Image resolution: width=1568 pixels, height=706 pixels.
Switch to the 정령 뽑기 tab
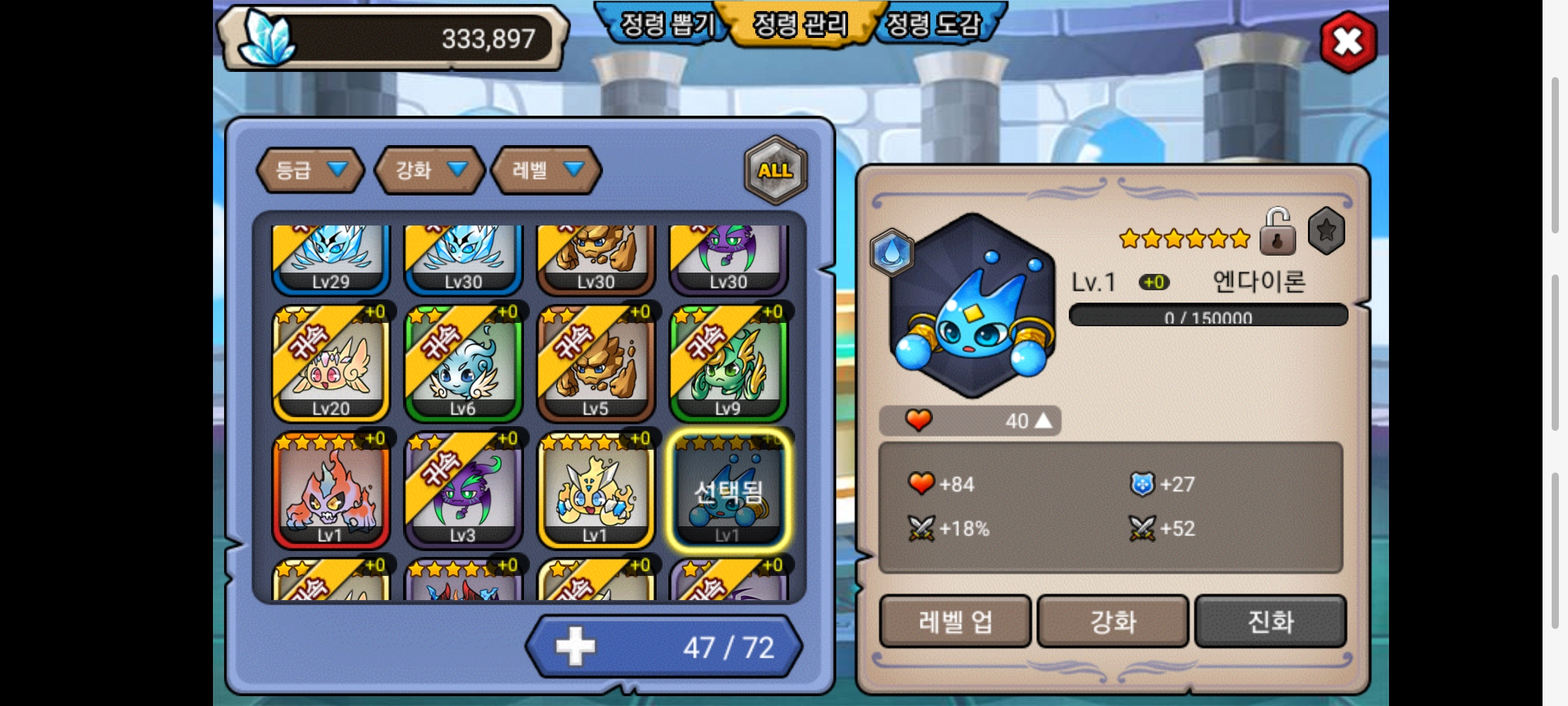[666, 25]
